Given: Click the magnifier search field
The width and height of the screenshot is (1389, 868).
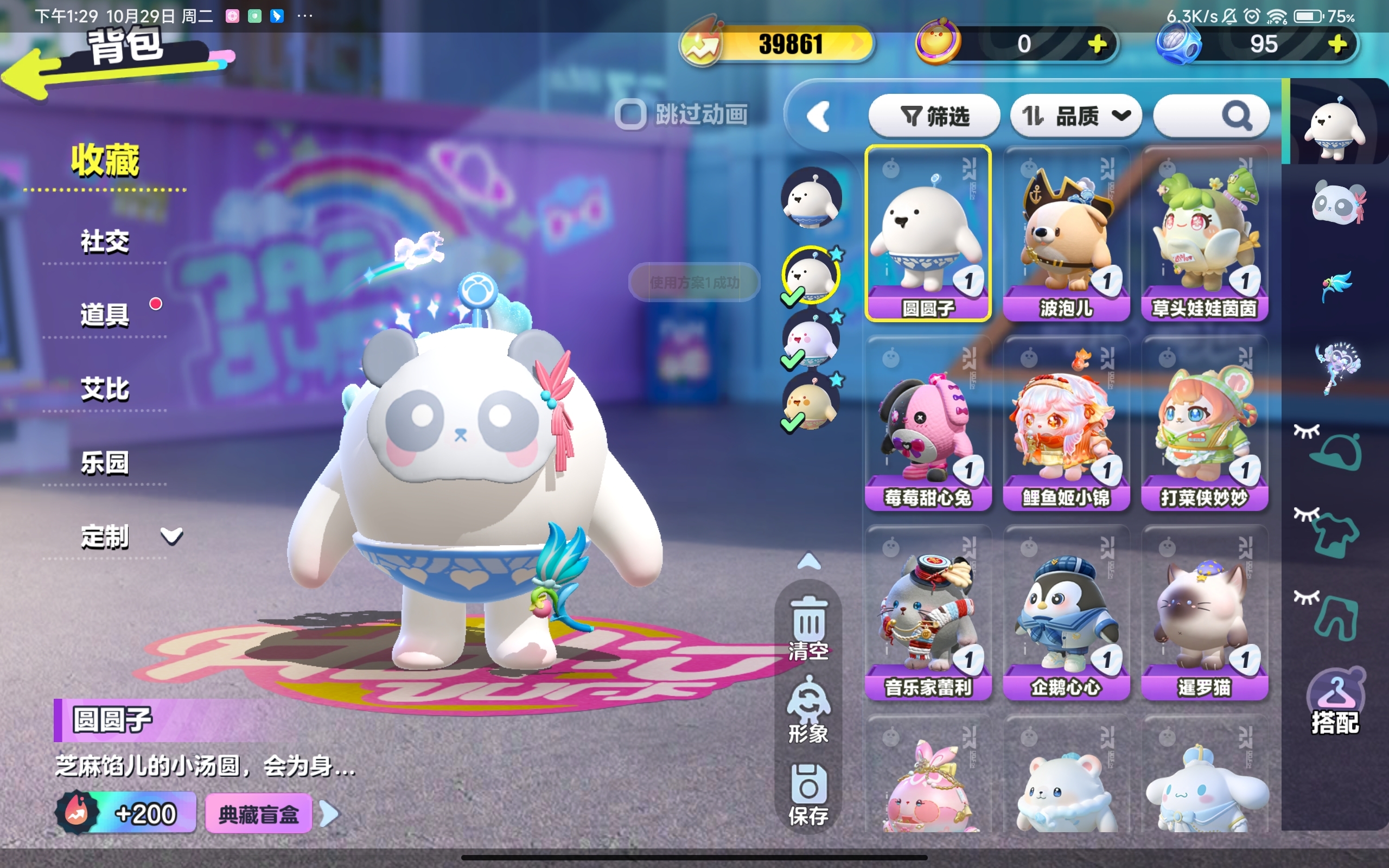Looking at the screenshot, I should 1211,117.
